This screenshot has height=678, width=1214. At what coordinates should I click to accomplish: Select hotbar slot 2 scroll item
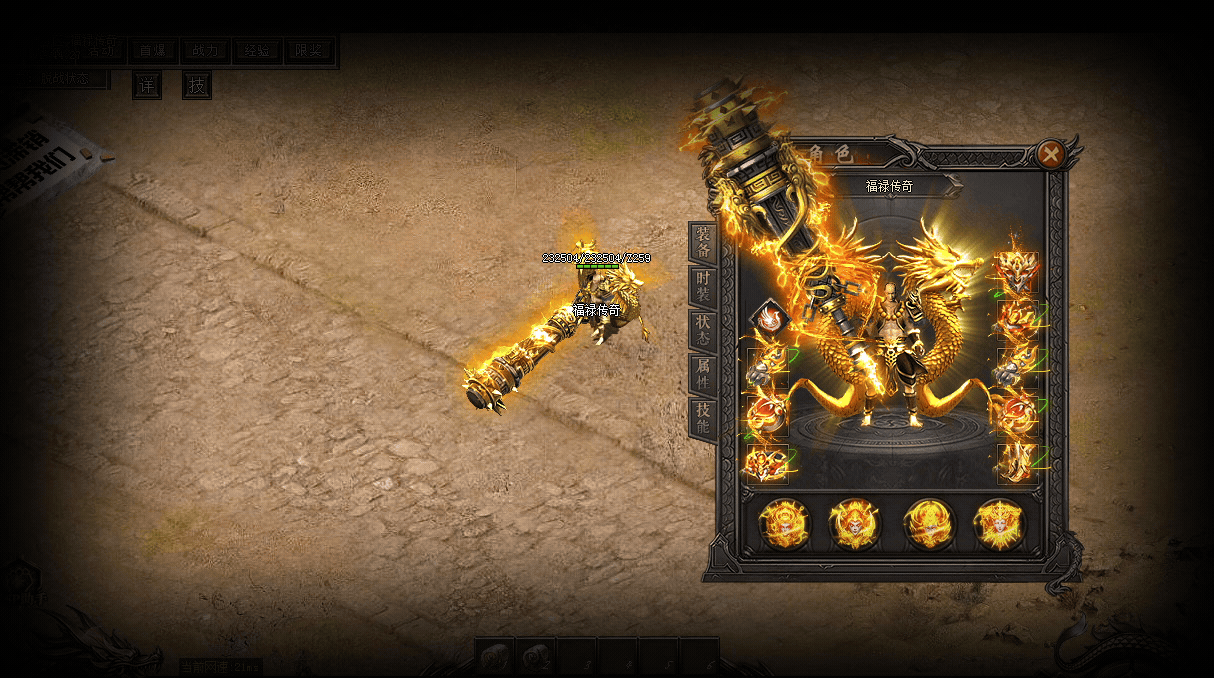pyautogui.click(x=537, y=656)
